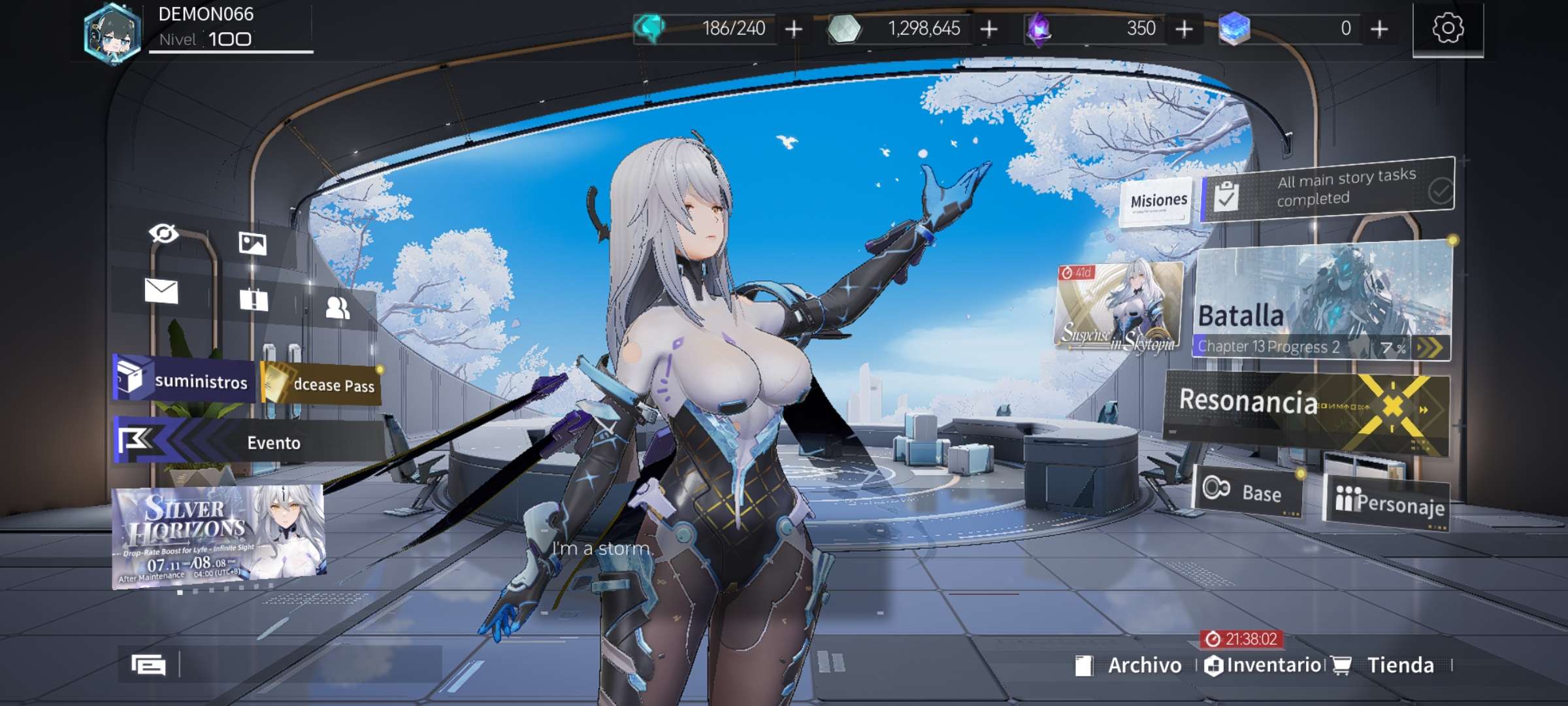1568x706 pixels.
Task: Open the Suspense in Skytopia event banner
Action: [1119, 307]
